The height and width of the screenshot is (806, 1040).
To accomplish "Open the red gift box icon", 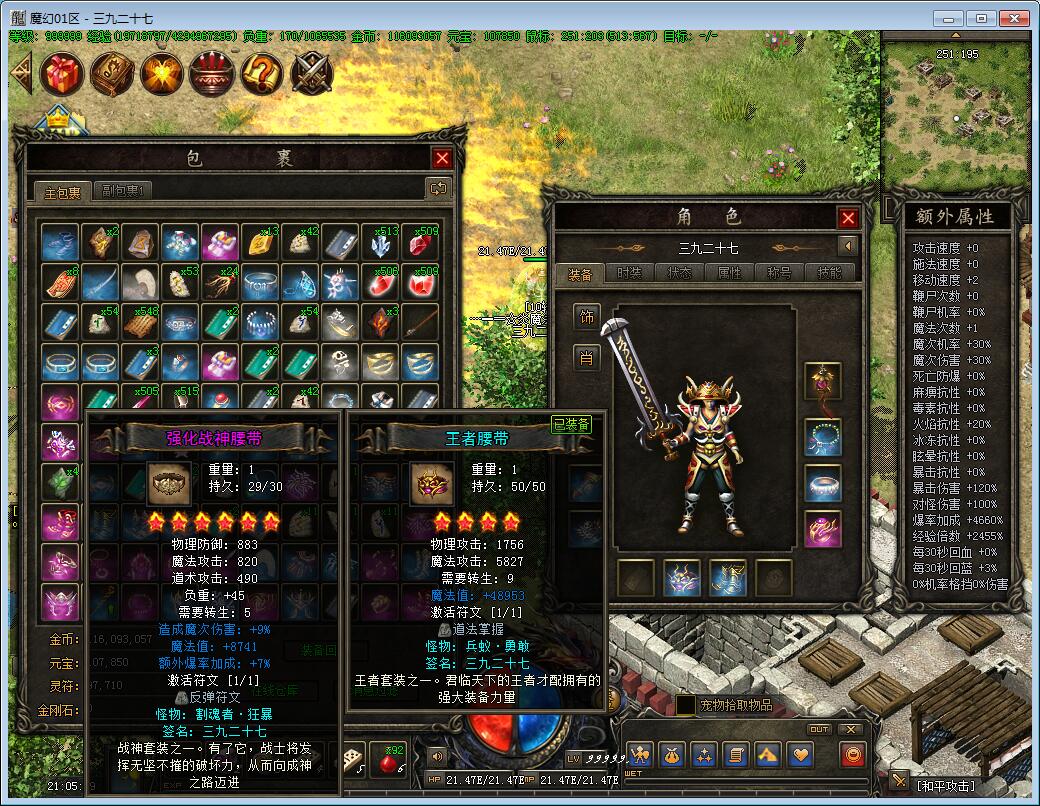I will coord(61,73).
